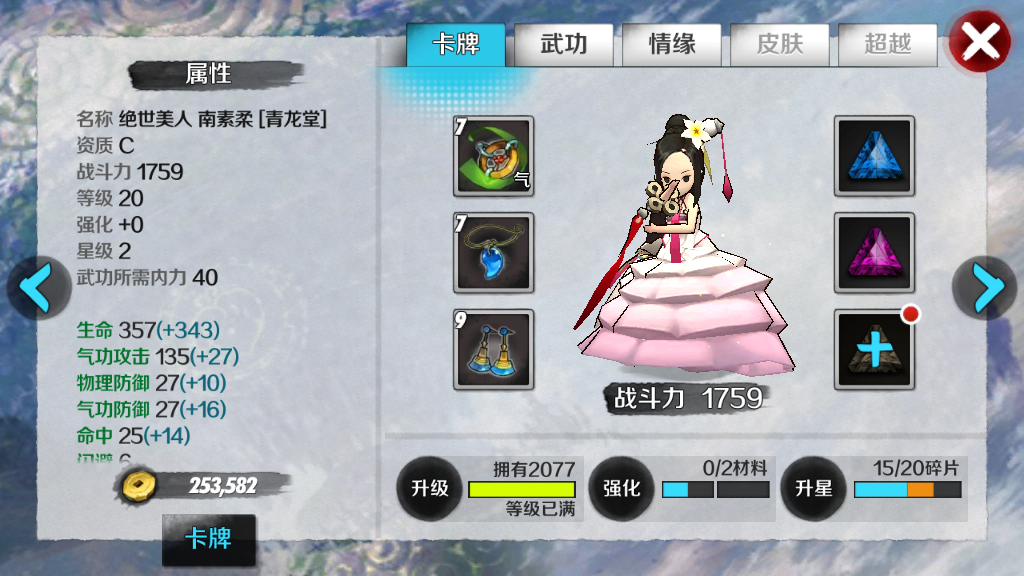Click the 卡牌 button below the gold
The image size is (1024, 576).
[x=208, y=540]
